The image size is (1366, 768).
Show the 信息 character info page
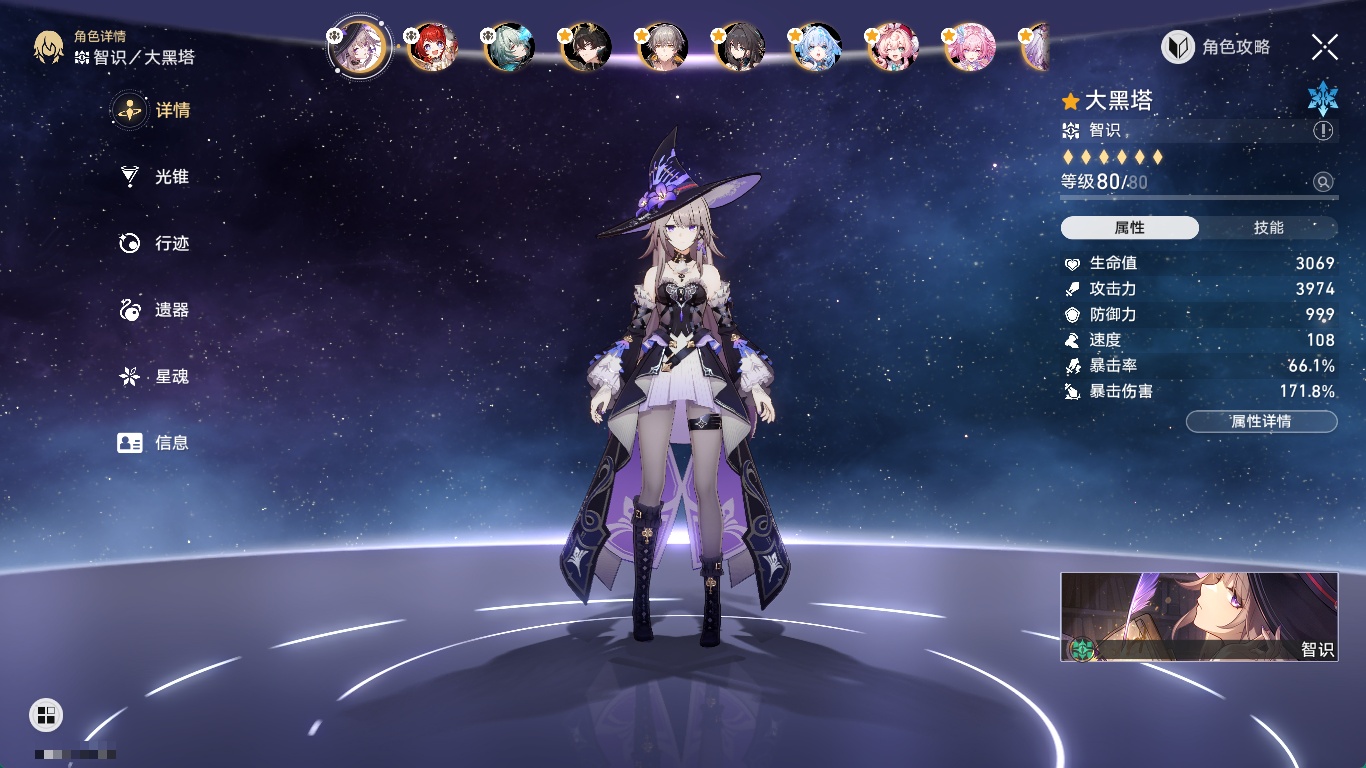[x=155, y=443]
